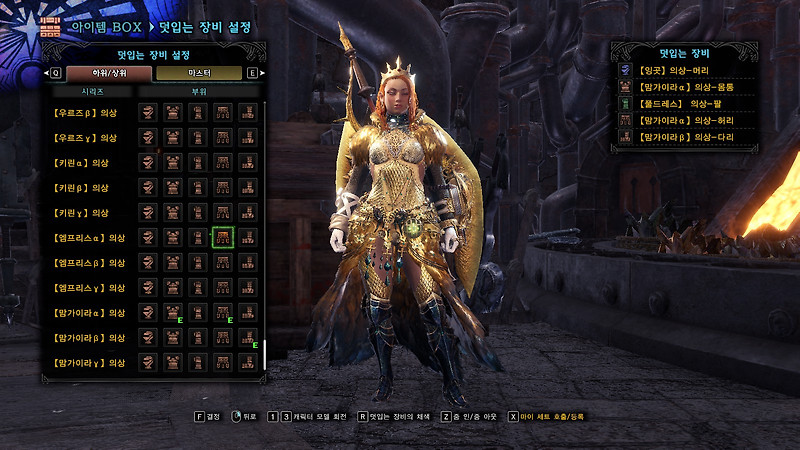Select the highlighted 엠프리스α waist armor slot
Viewport: 800px width, 450px height.
pos(222,237)
